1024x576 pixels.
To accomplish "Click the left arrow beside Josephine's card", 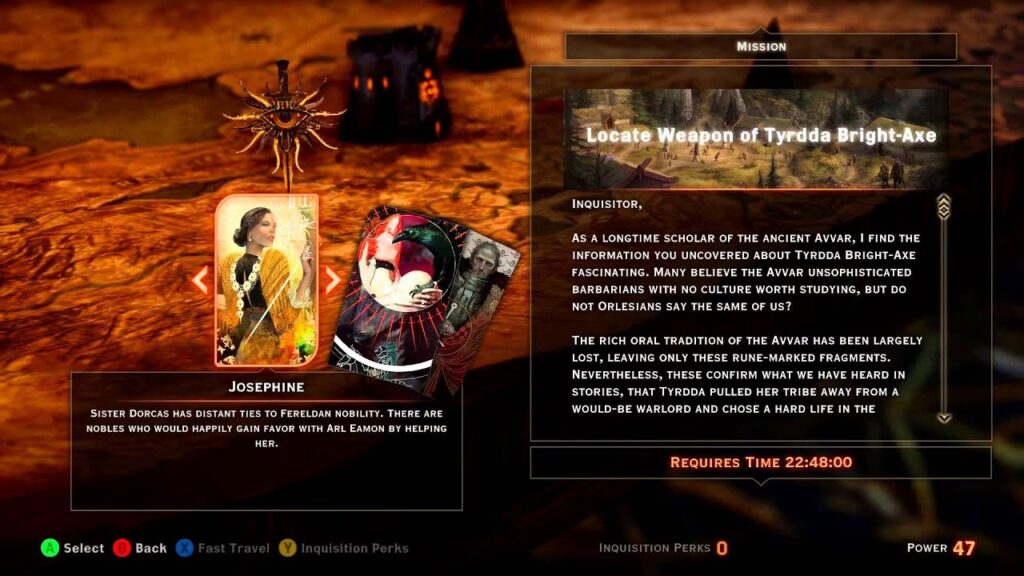I will coord(200,280).
